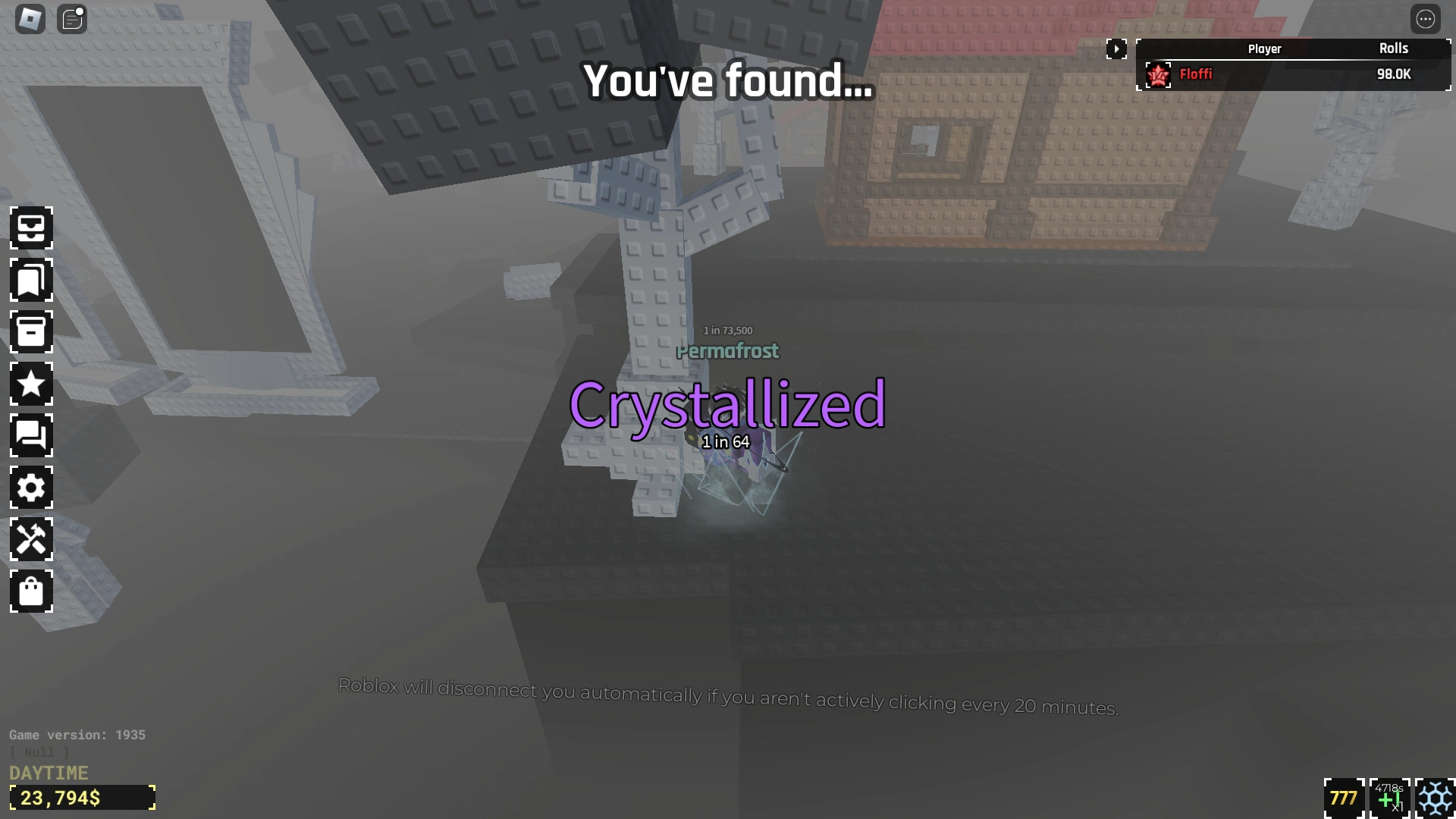Open the Roblox chat toggle
The height and width of the screenshot is (819, 1456).
72,19
